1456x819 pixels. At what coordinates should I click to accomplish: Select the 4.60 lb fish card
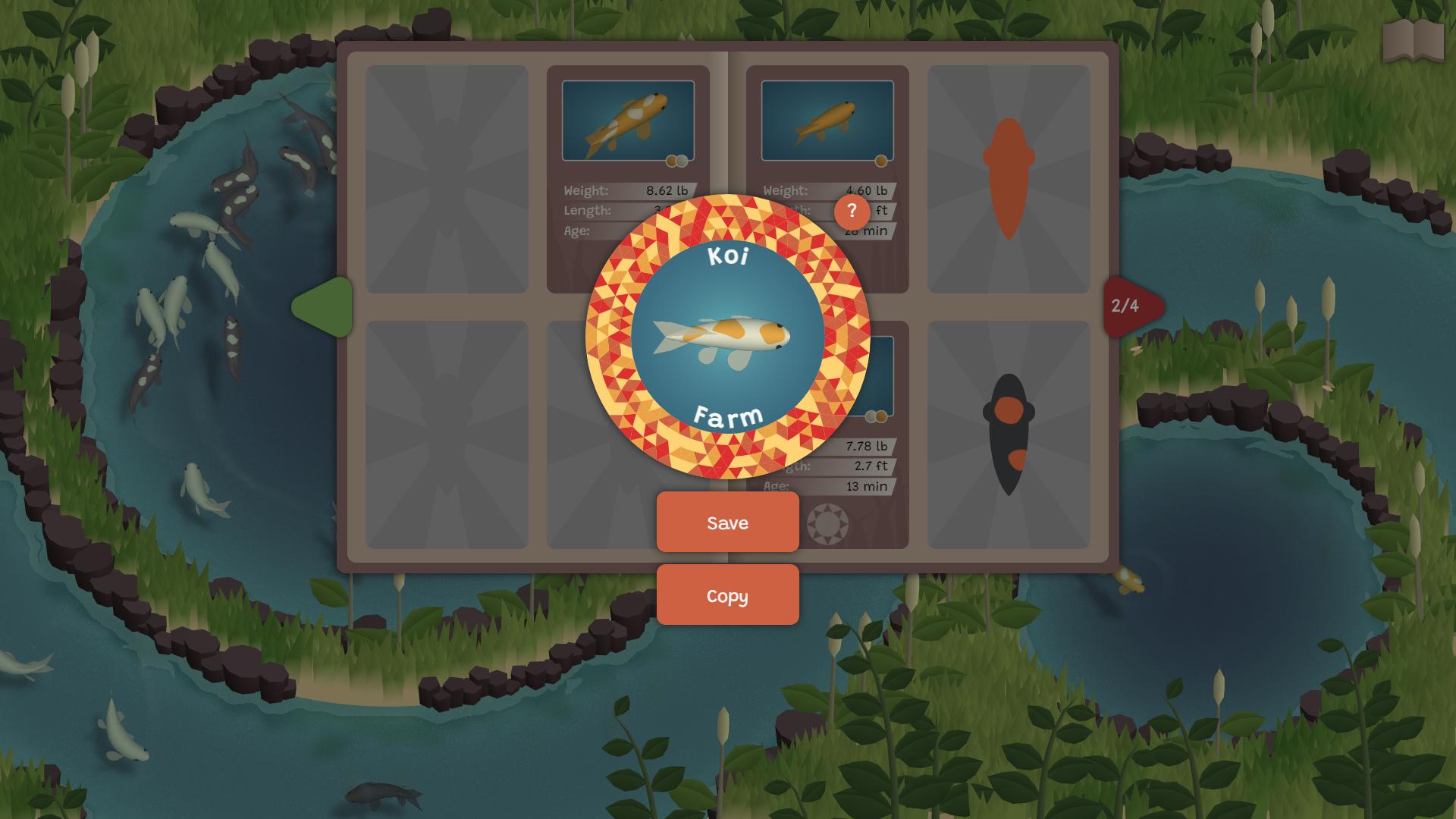827,121
